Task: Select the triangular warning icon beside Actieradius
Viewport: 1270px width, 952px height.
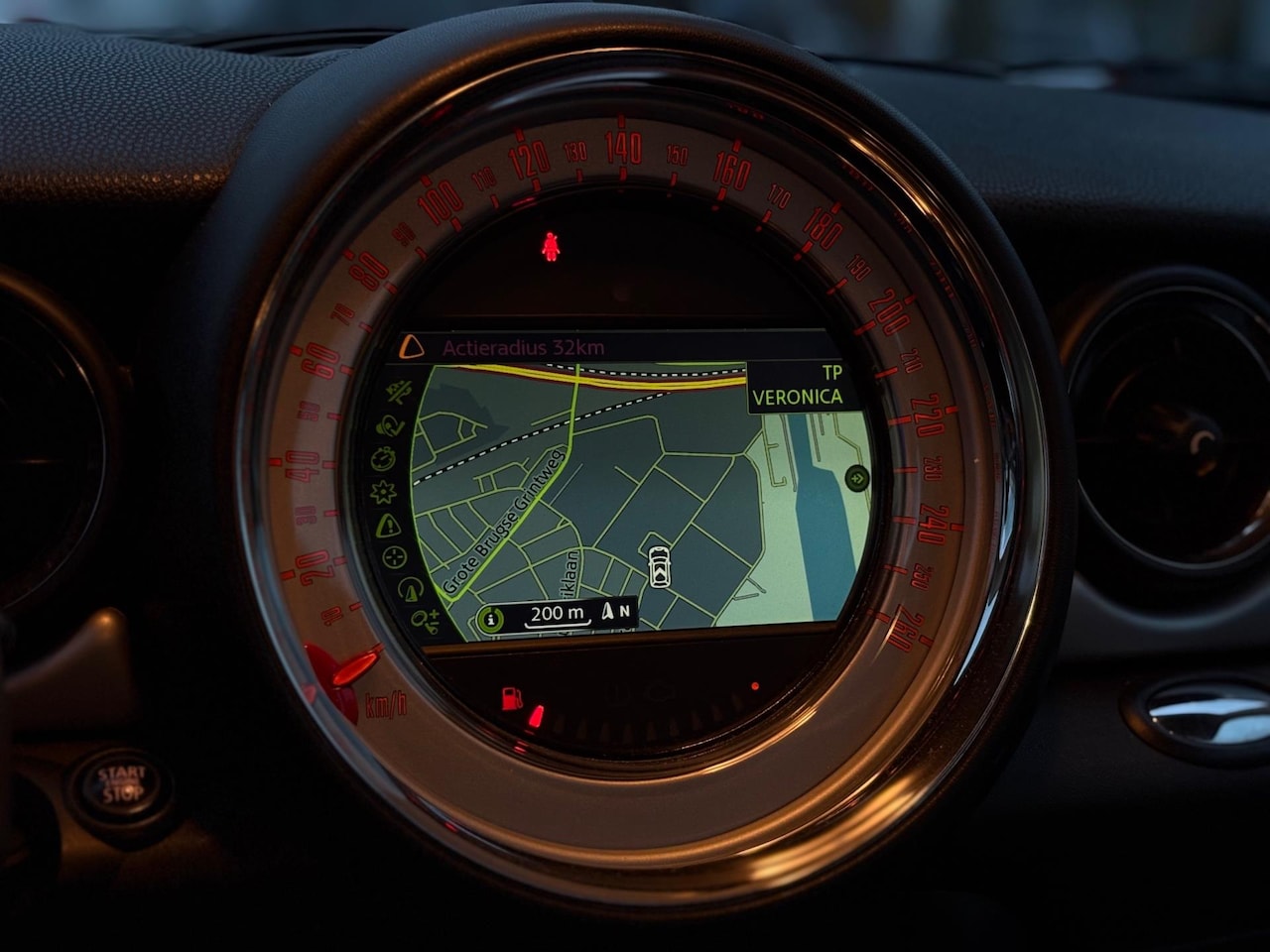Action: (411, 347)
